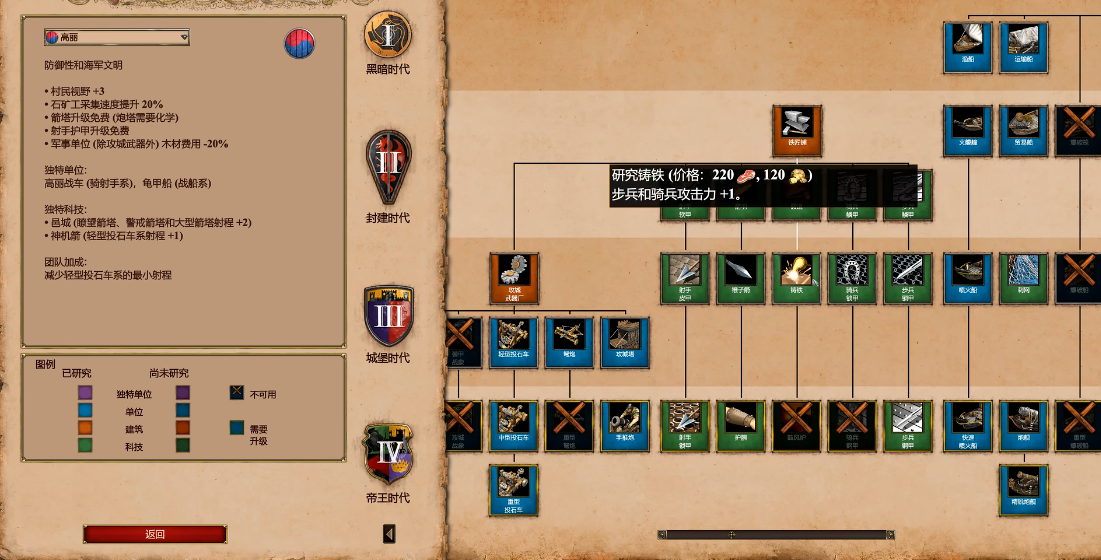
Task: Select the 护腕 bracer technology node
Action: pyautogui.click(x=740, y=424)
